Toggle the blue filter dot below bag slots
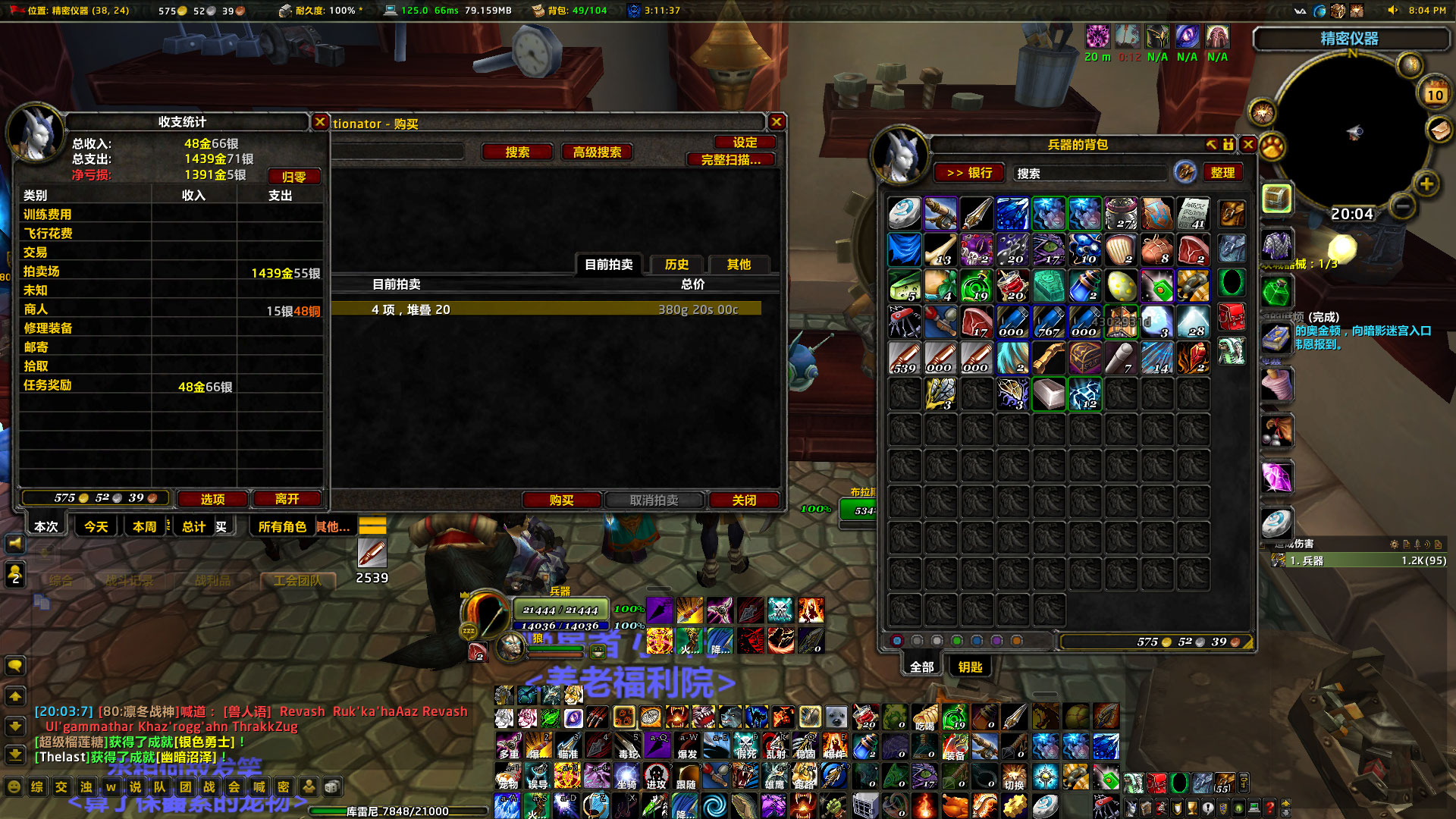This screenshot has width=1456, height=819. tap(976, 641)
